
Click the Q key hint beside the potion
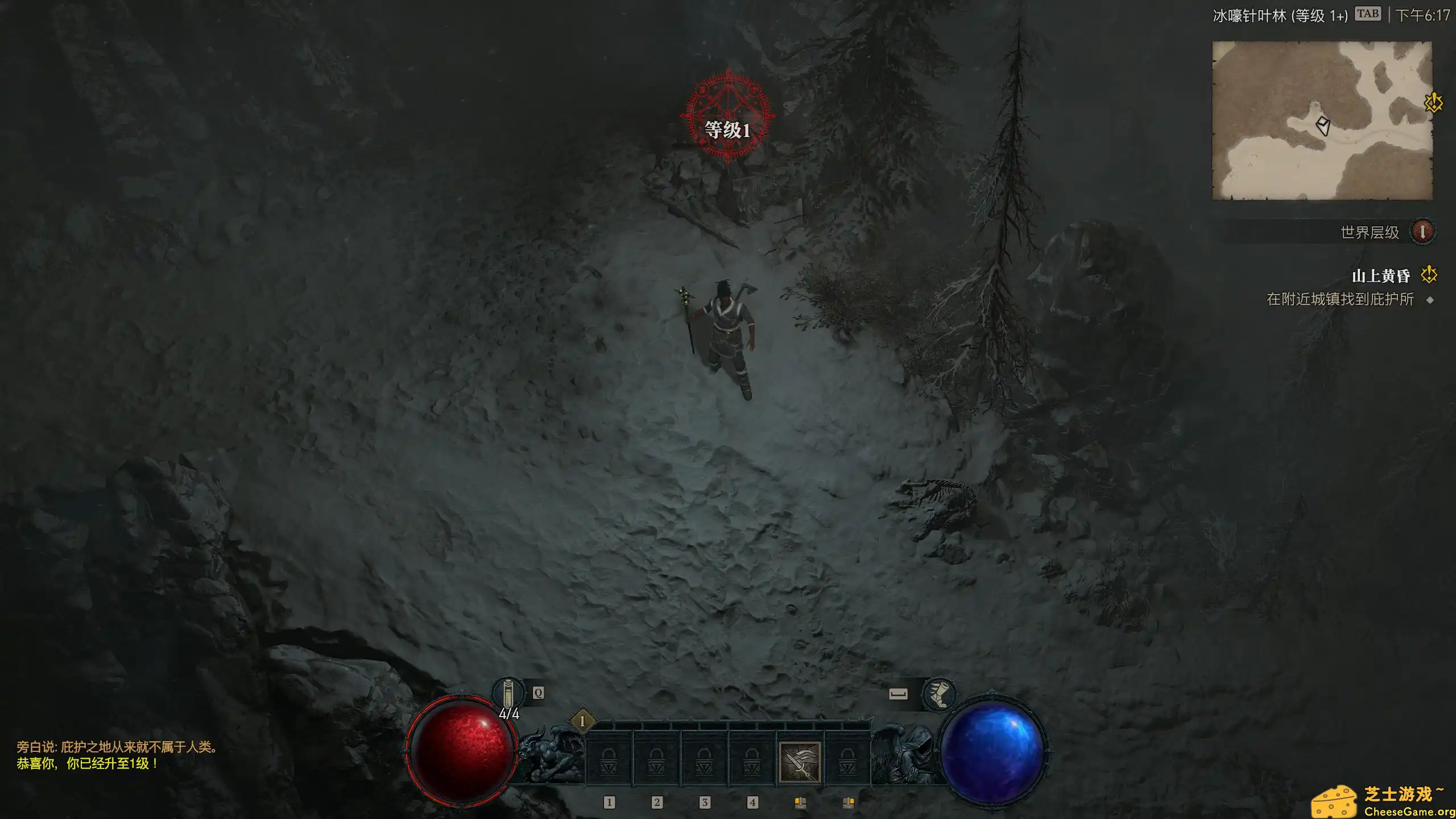(x=537, y=693)
